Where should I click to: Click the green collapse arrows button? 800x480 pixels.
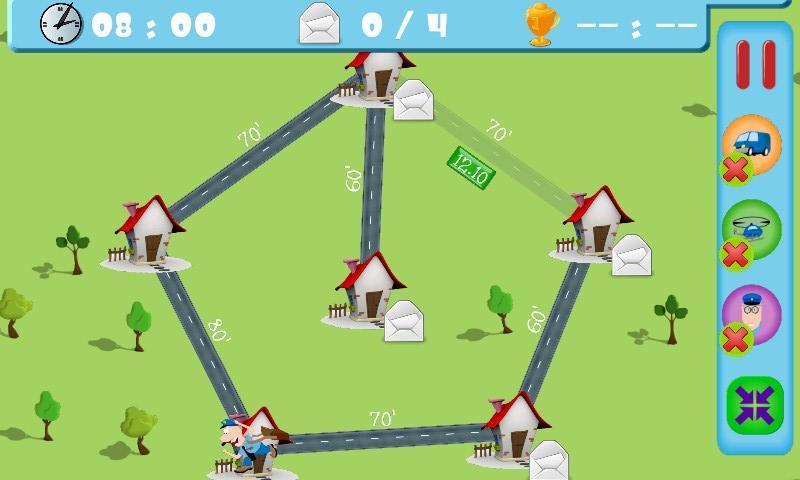point(753,403)
